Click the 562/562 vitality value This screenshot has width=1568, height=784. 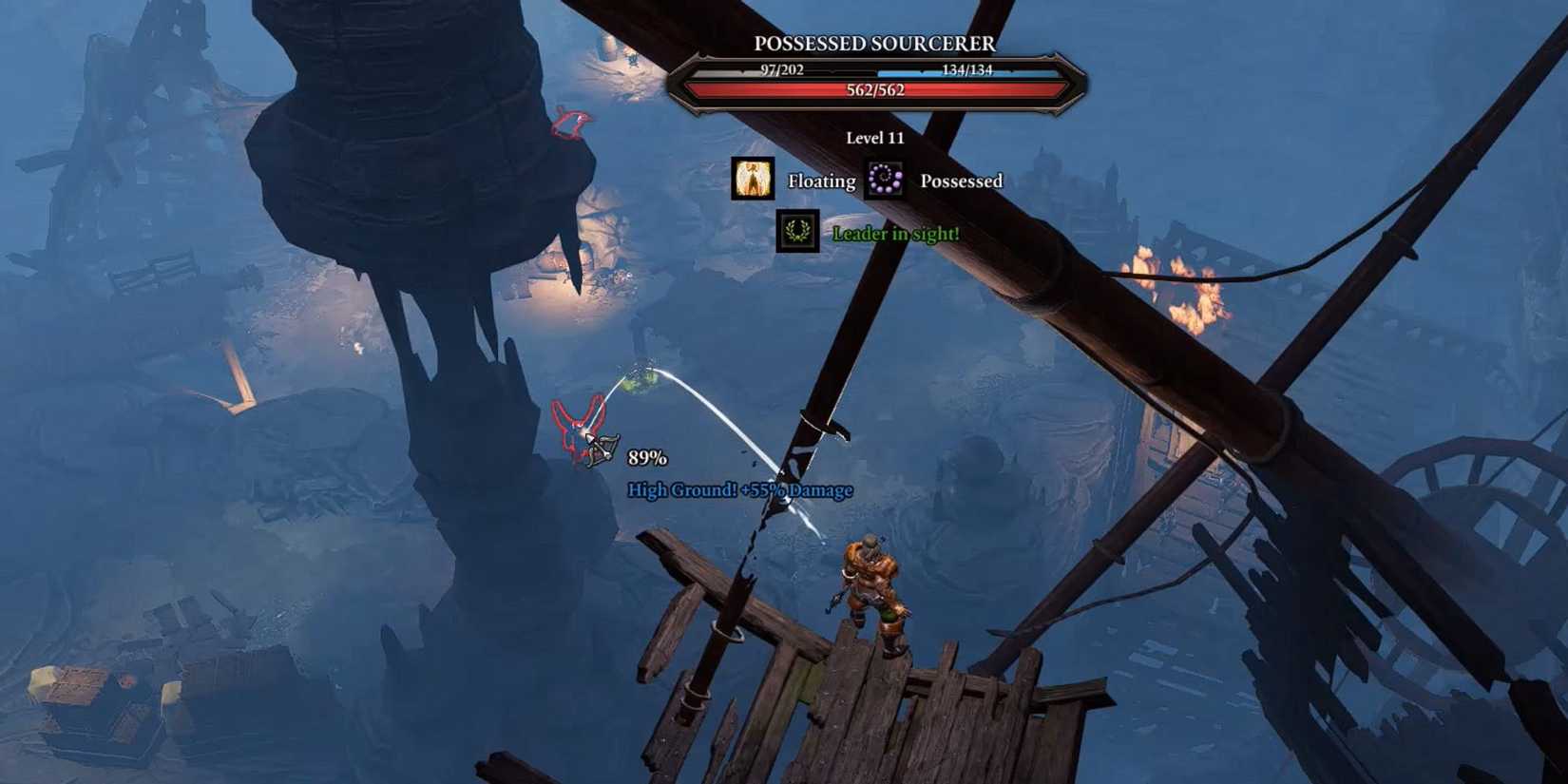pyautogui.click(x=873, y=91)
